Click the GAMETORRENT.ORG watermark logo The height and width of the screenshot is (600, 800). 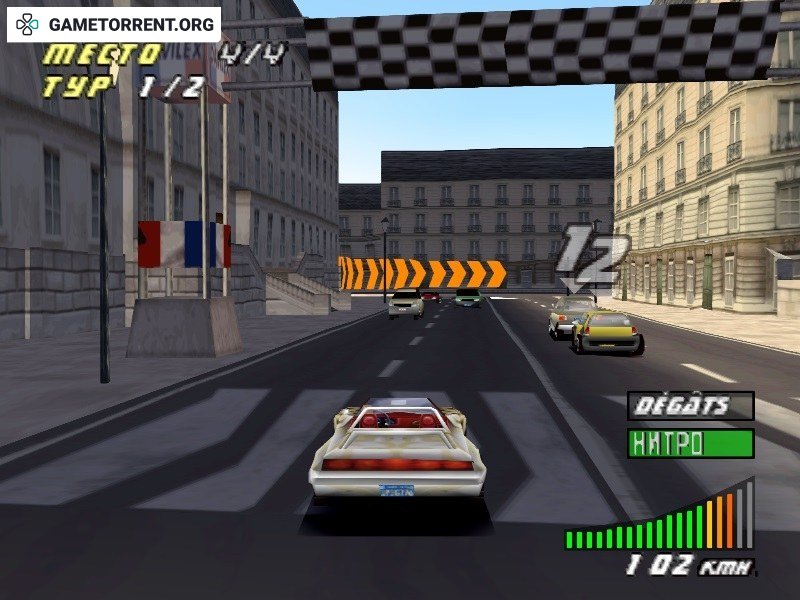(x=114, y=24)
